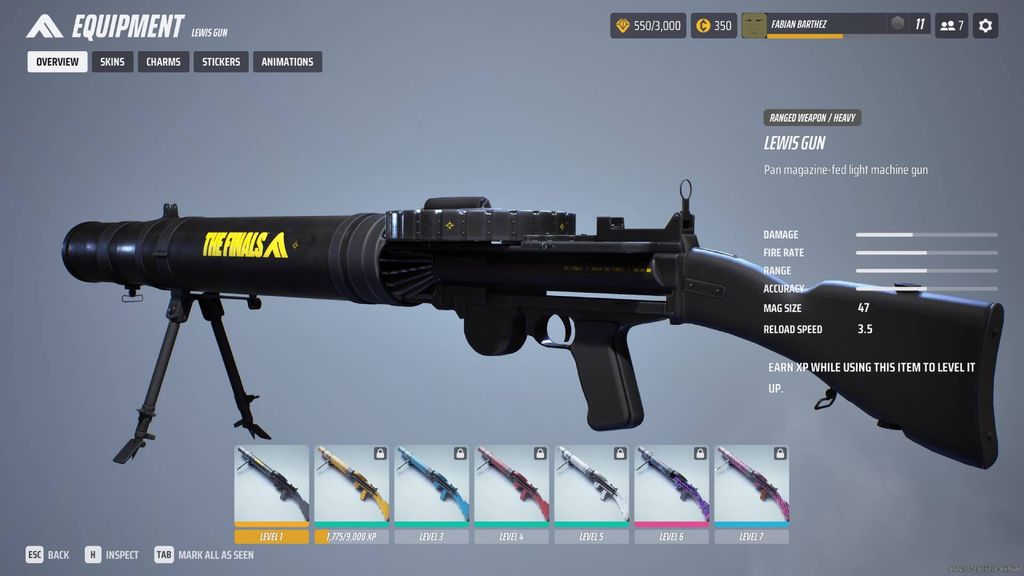
Task: Pick the Level 7 pink skin
Action: coord(751,487)
